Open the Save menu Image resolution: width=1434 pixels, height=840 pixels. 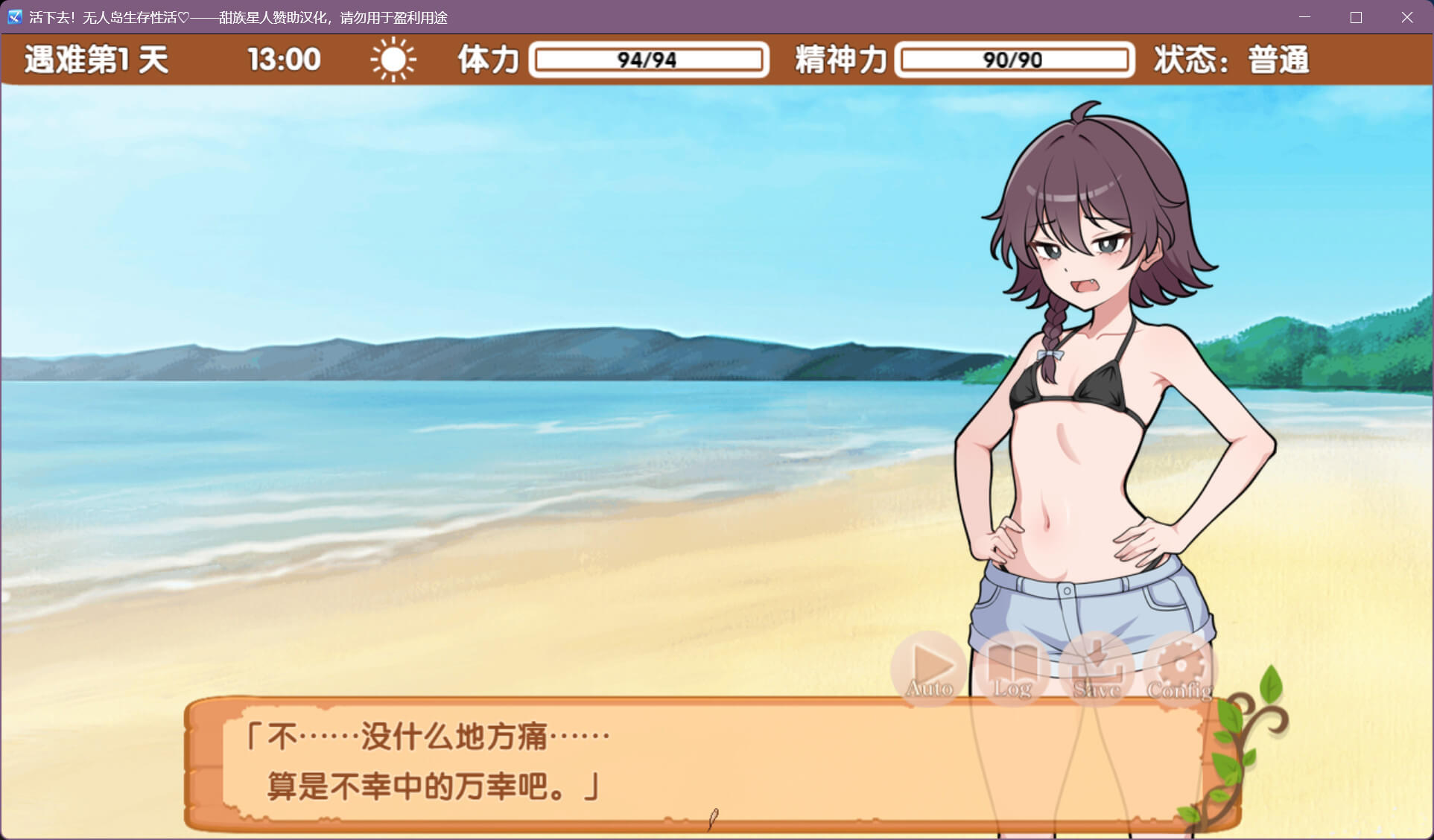click(1097, 668)
